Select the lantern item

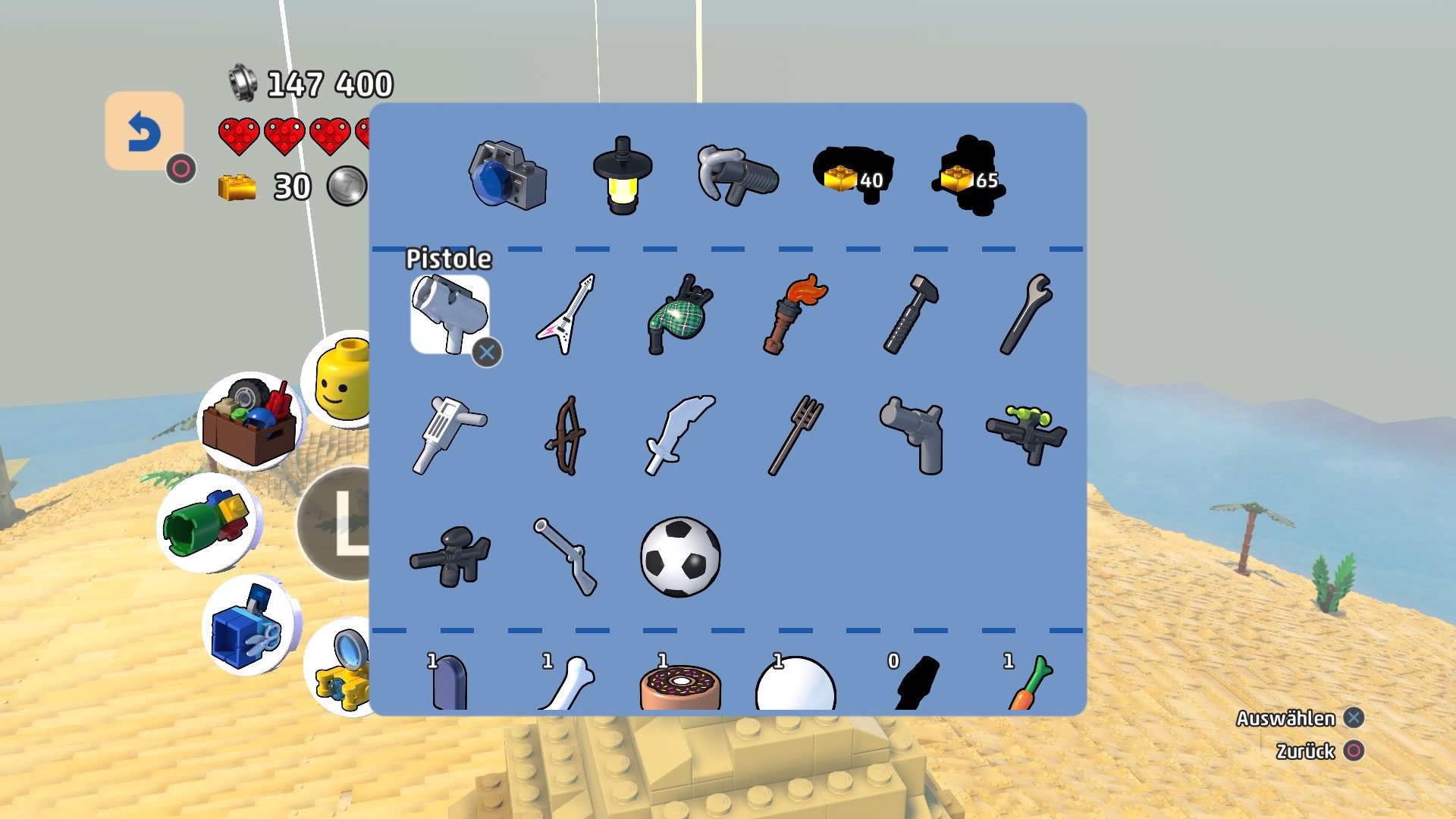click(x=622, y=174)
